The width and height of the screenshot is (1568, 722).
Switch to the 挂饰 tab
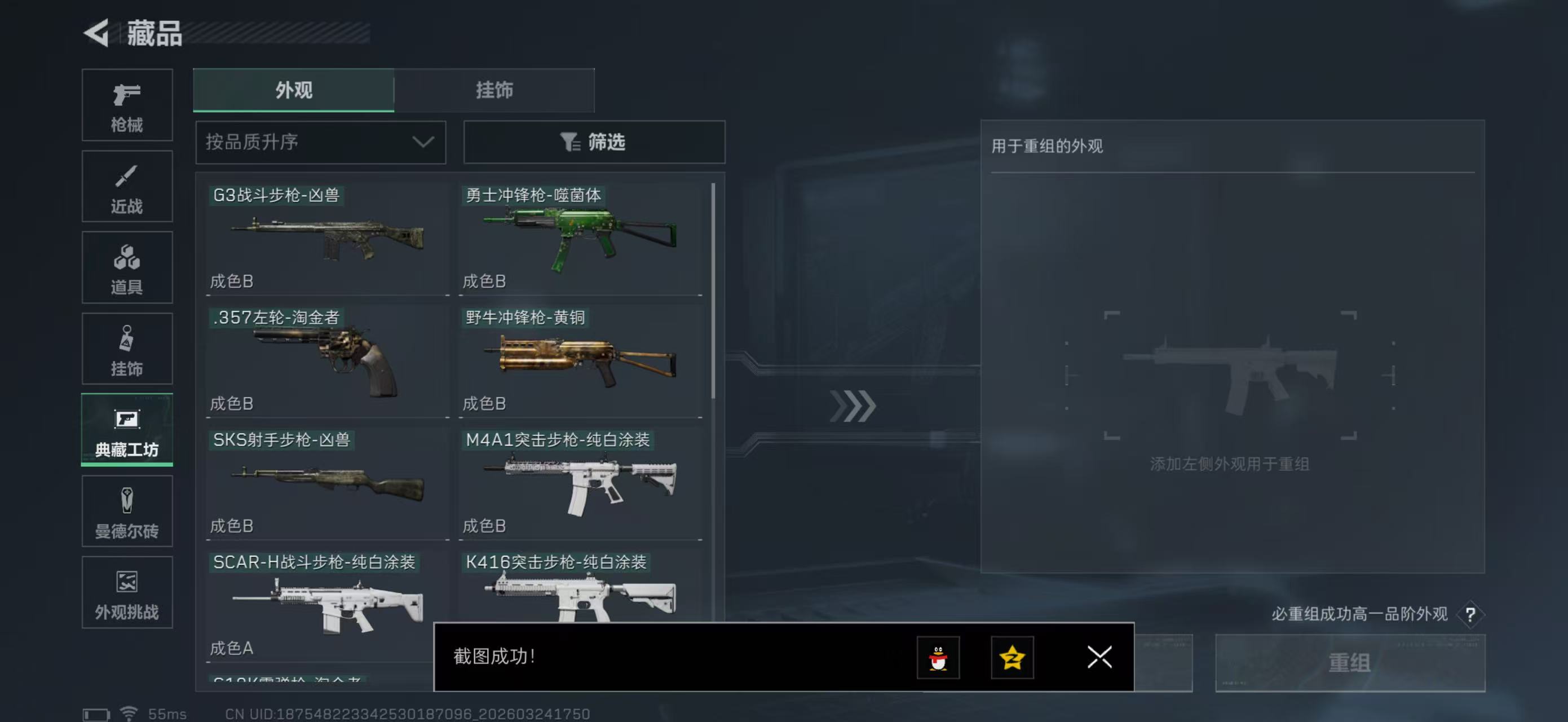point(494,90)
